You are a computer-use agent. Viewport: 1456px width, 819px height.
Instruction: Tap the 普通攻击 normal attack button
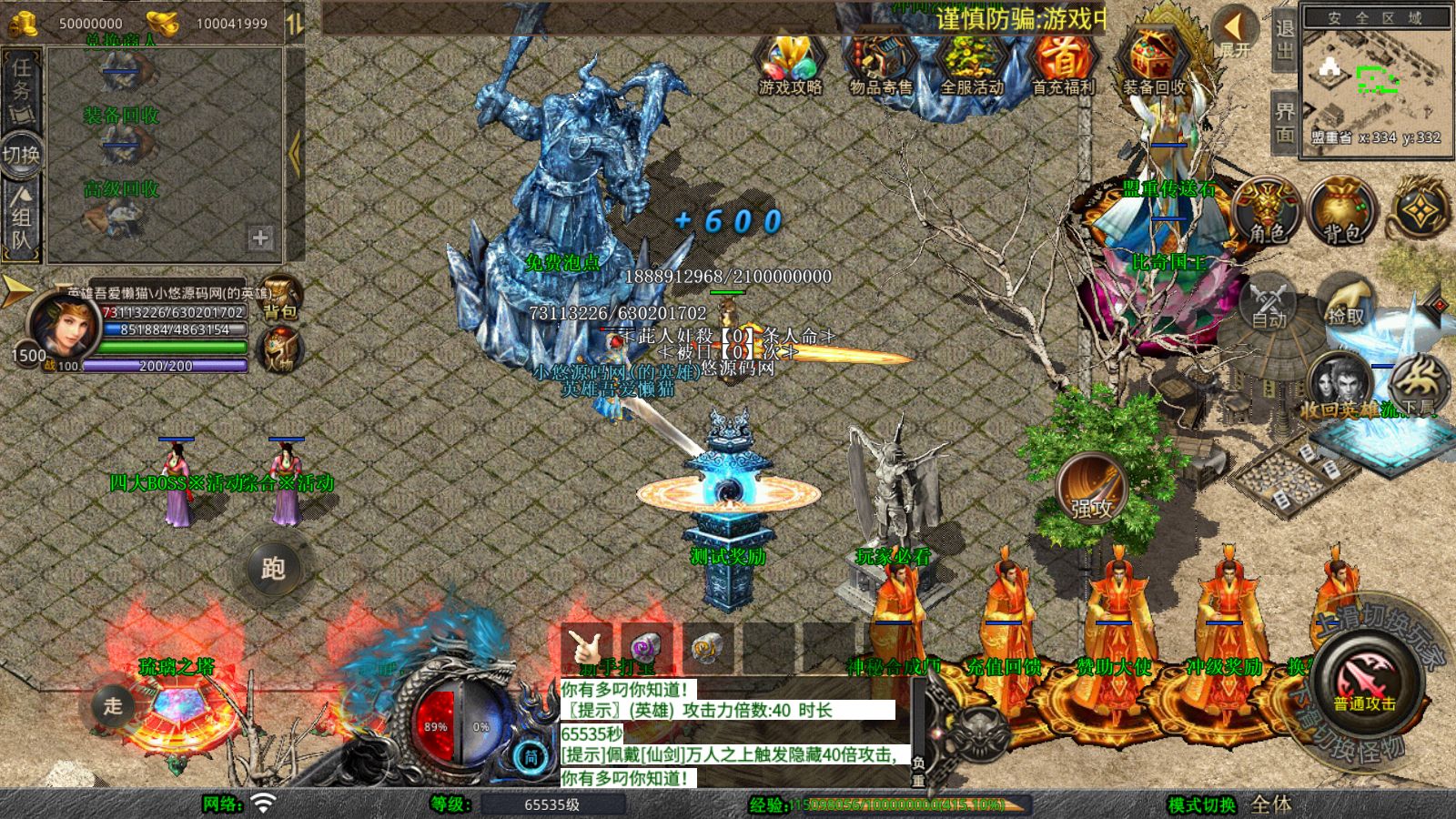click(x=1365, y=681)
